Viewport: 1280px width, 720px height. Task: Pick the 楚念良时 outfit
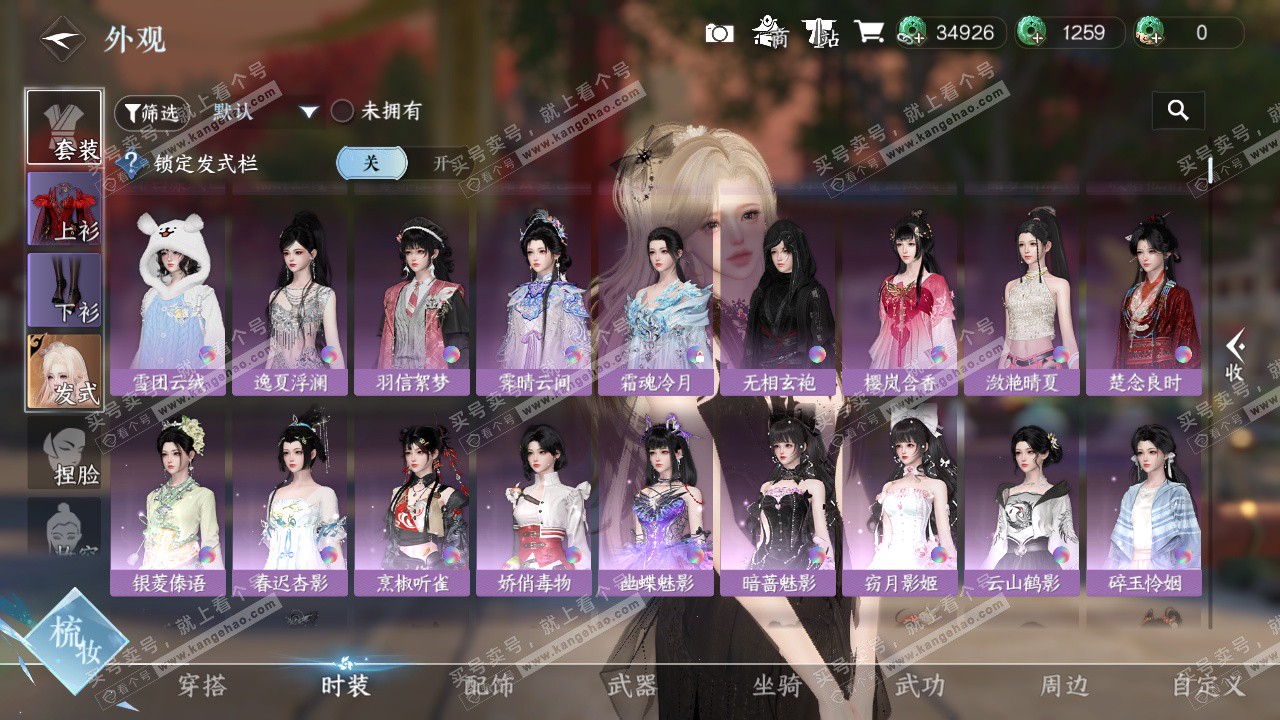pyautogui.click(x=1144, y=302)
